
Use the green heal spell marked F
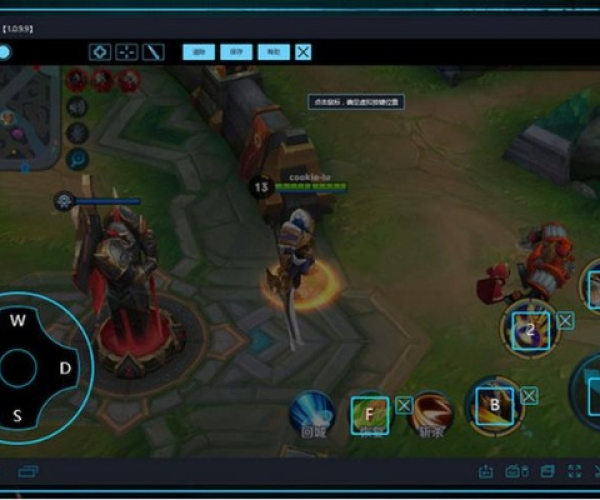coord(370,412)
